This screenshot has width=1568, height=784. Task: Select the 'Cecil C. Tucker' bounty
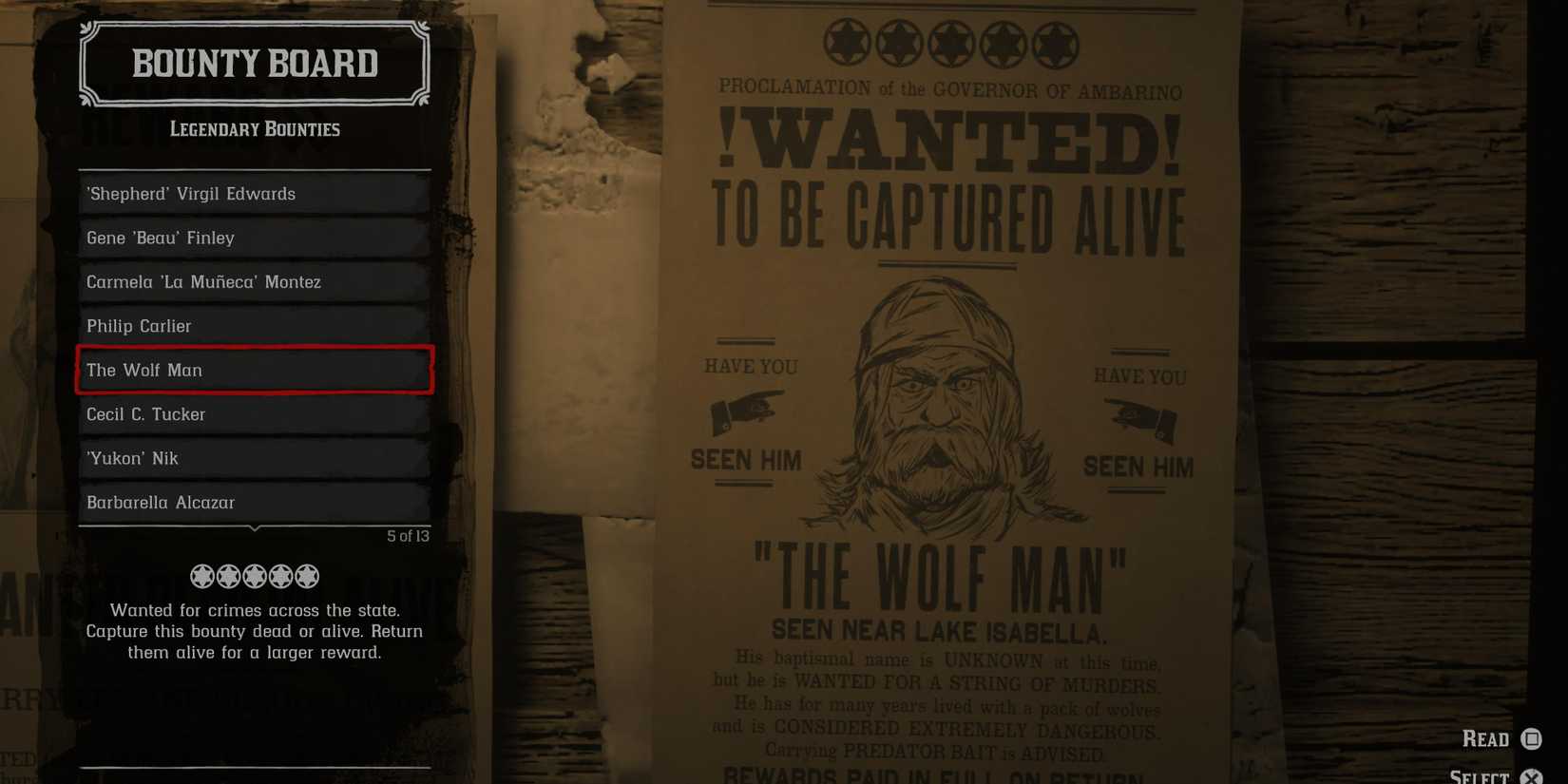(x=254, y=414)
